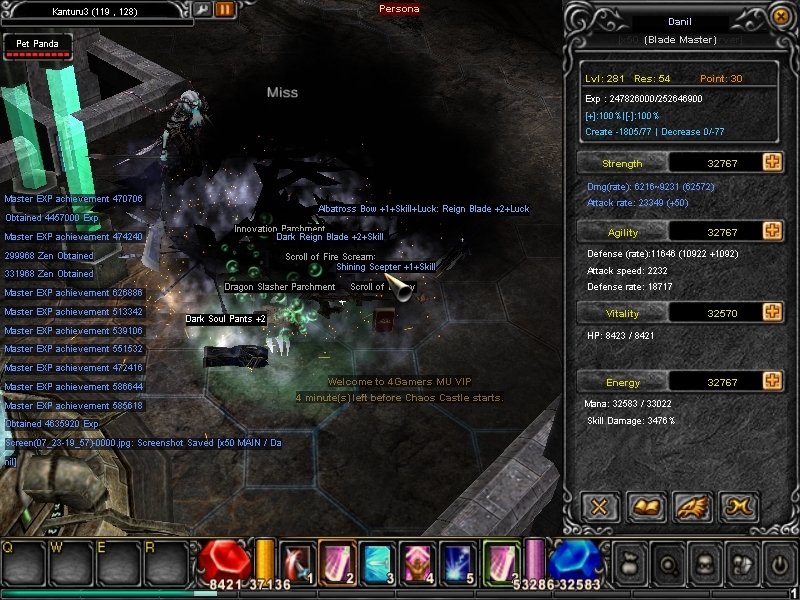Screen dimensions: 800x600
Task: Add a point to Agility
Action: [772, 231]
